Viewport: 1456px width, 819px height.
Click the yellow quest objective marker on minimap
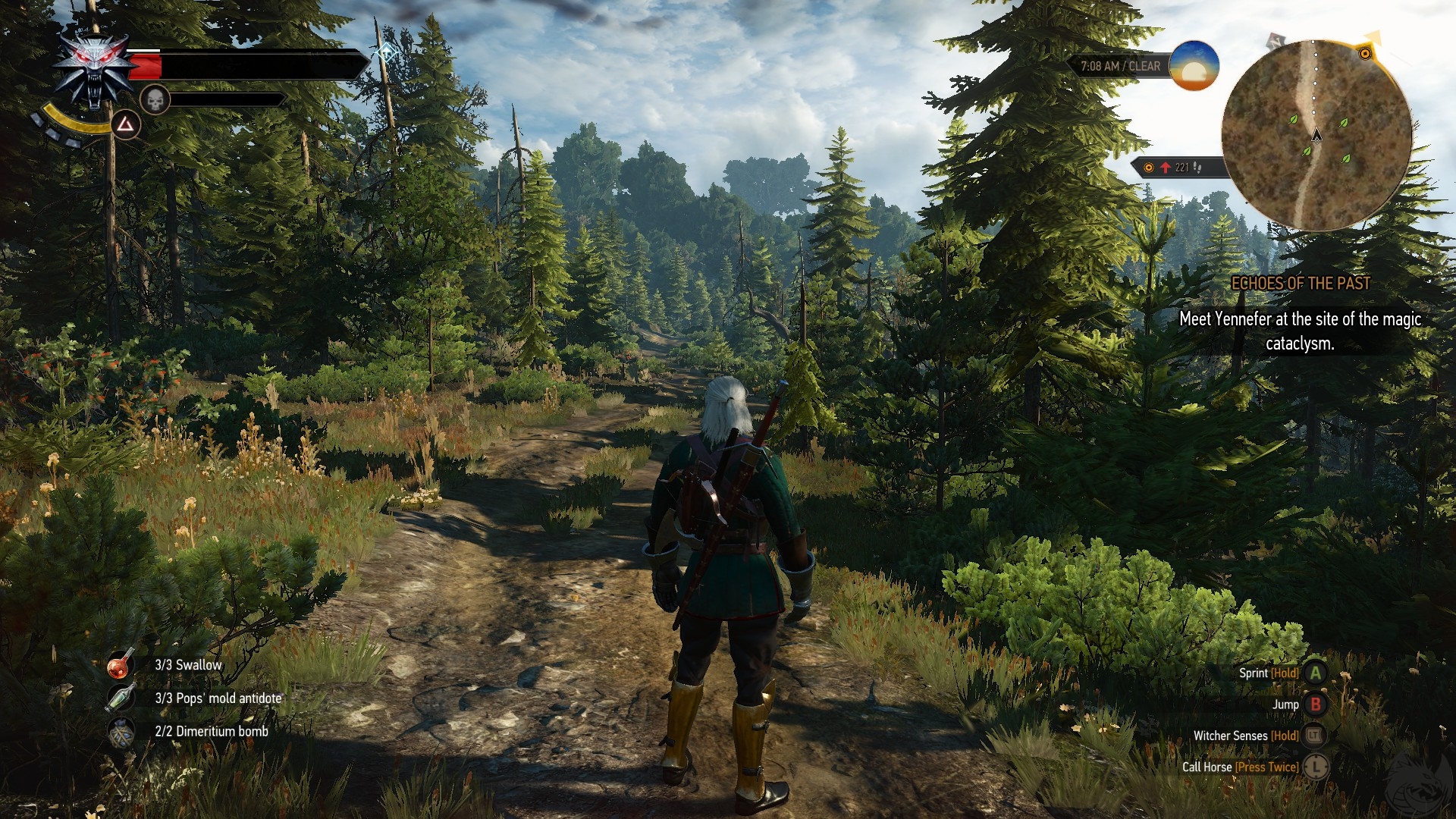tap(1365, 53)
